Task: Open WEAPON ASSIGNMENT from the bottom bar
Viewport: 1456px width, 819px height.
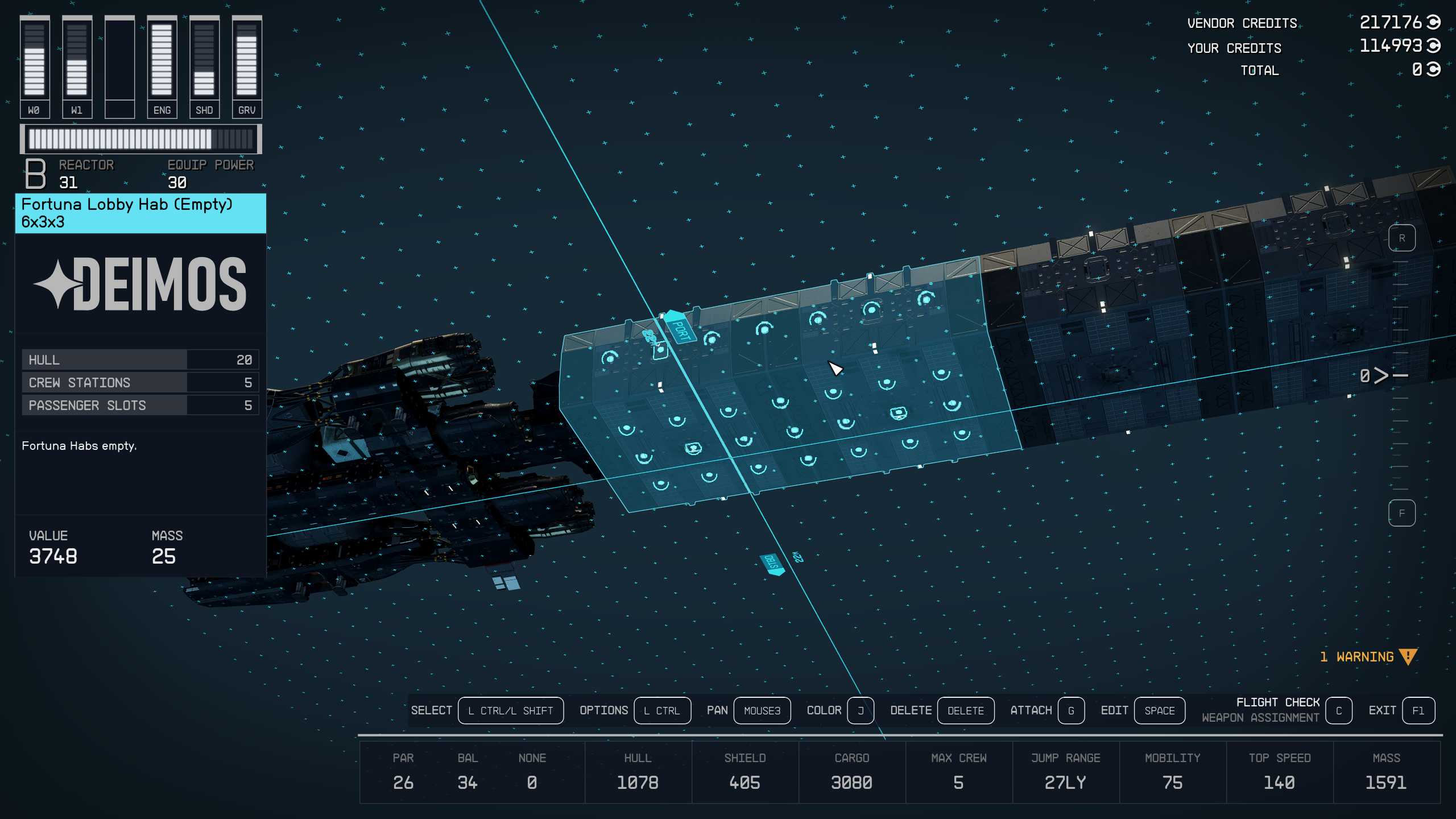Action: coord(1260,717)
